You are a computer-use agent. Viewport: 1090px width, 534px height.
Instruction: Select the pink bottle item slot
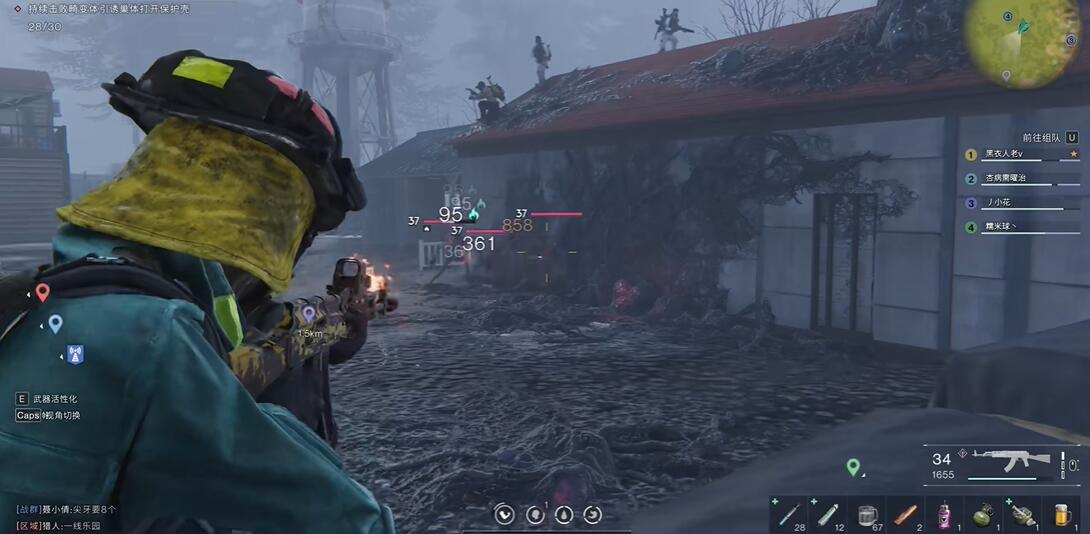[944, 514]
